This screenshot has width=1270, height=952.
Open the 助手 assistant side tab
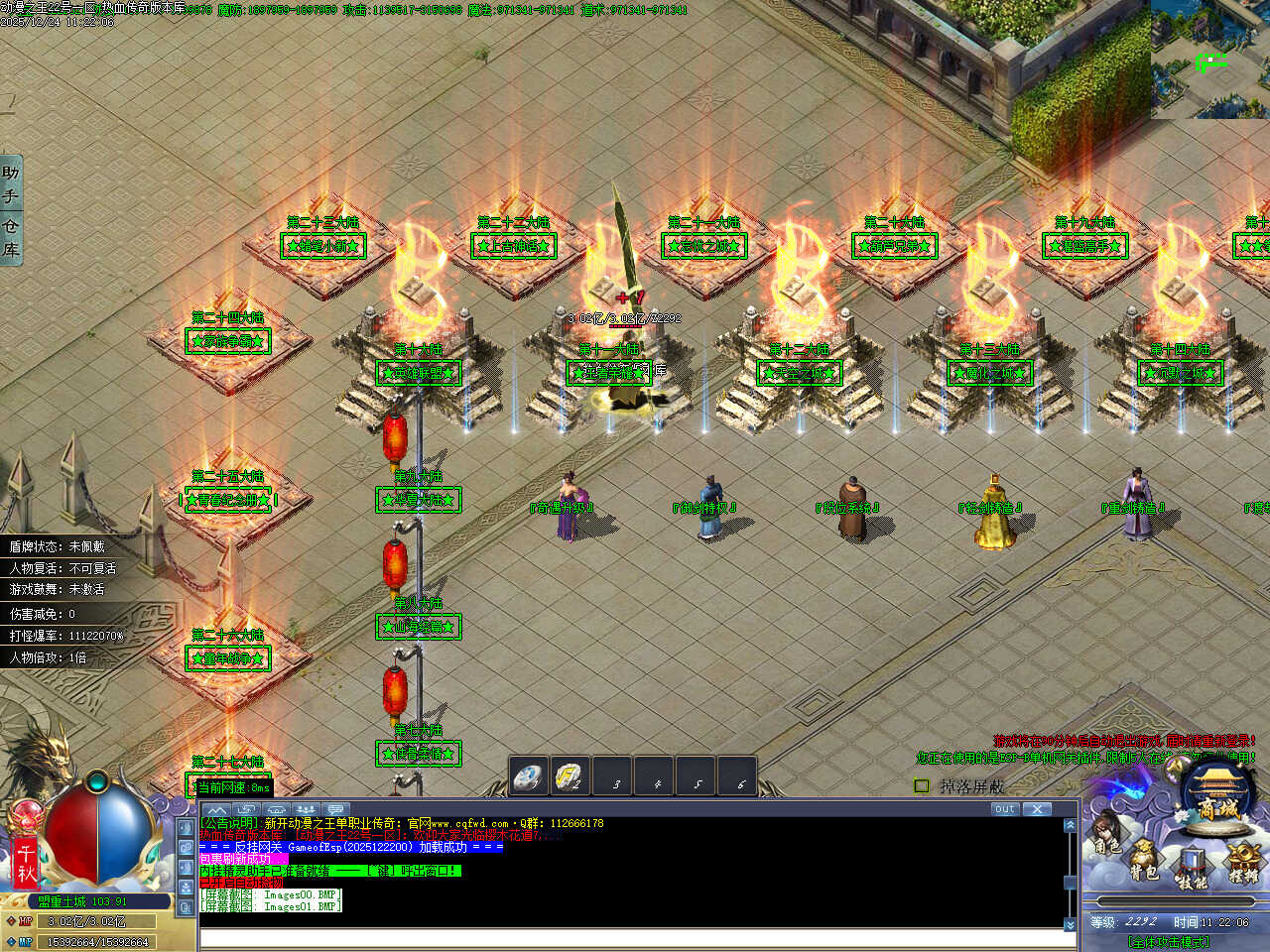(11, 185)
